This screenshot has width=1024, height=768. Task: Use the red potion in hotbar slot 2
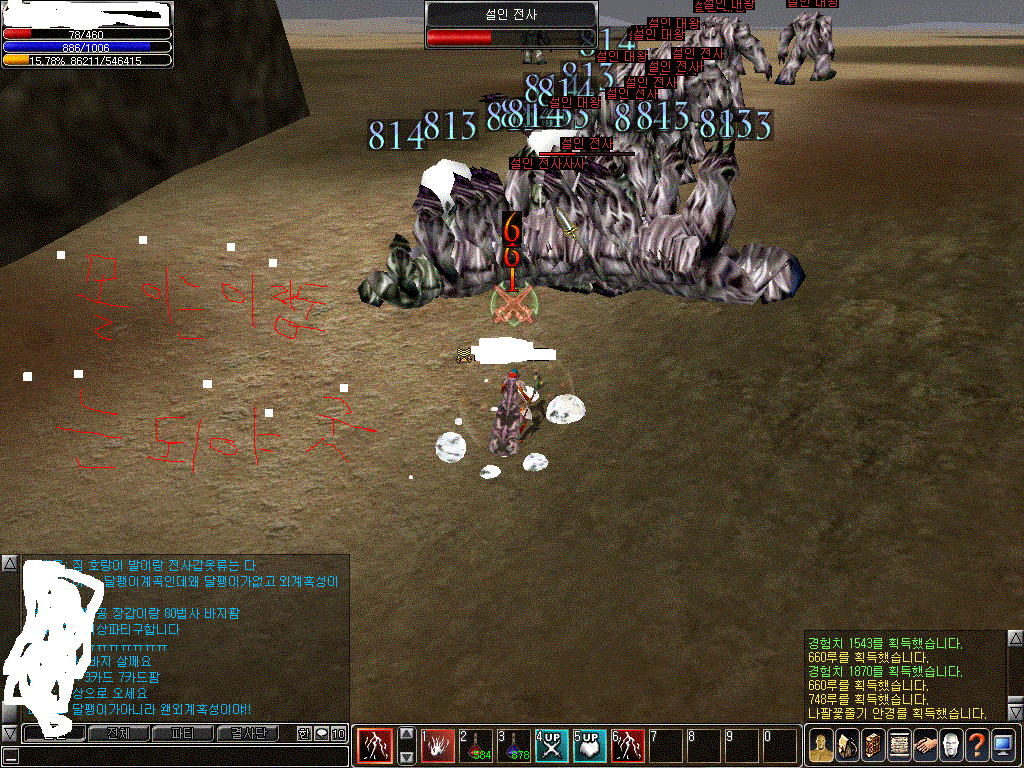click(x=475, y=745)
